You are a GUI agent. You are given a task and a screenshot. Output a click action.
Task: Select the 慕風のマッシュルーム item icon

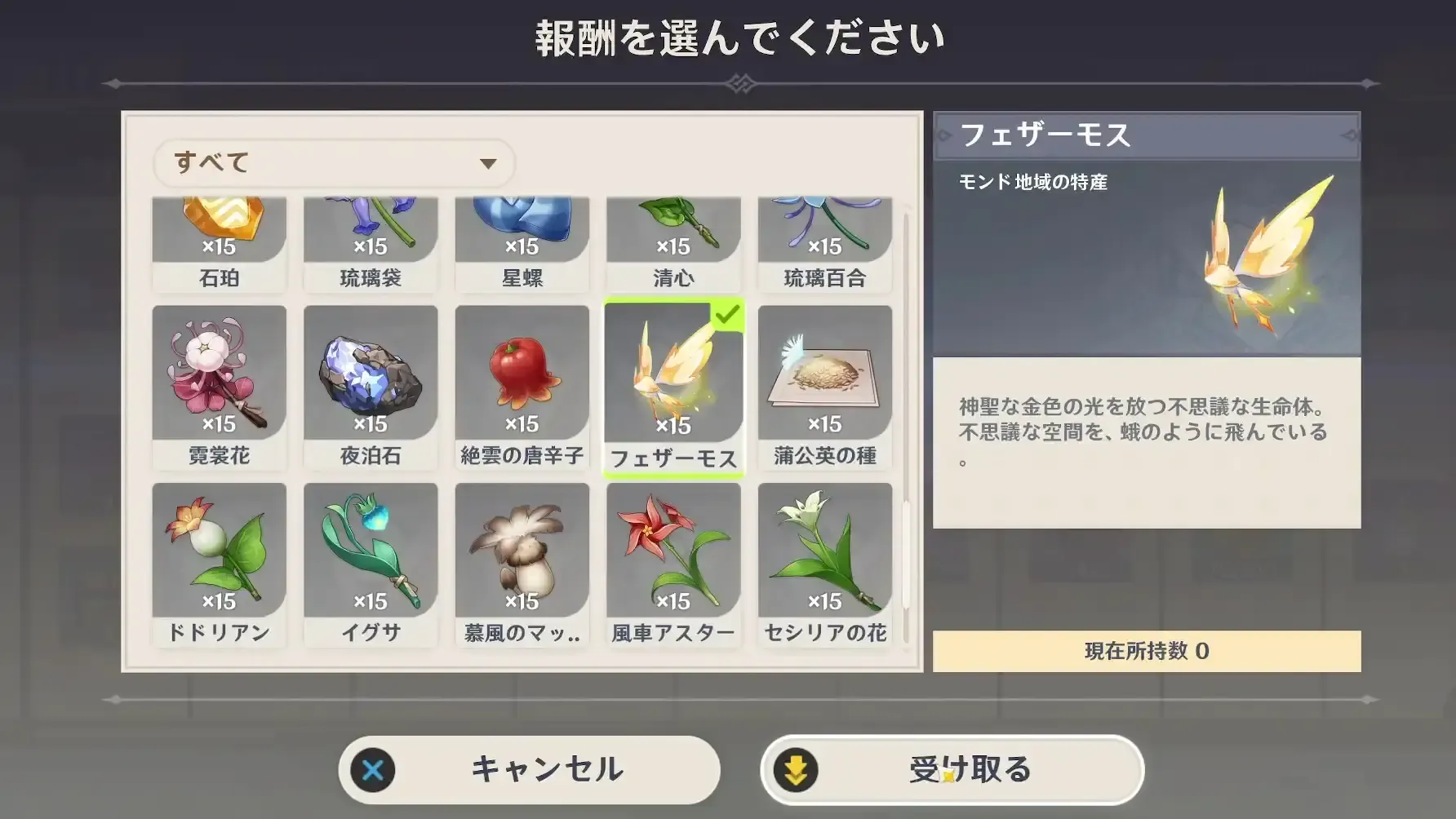click(522, 555)
